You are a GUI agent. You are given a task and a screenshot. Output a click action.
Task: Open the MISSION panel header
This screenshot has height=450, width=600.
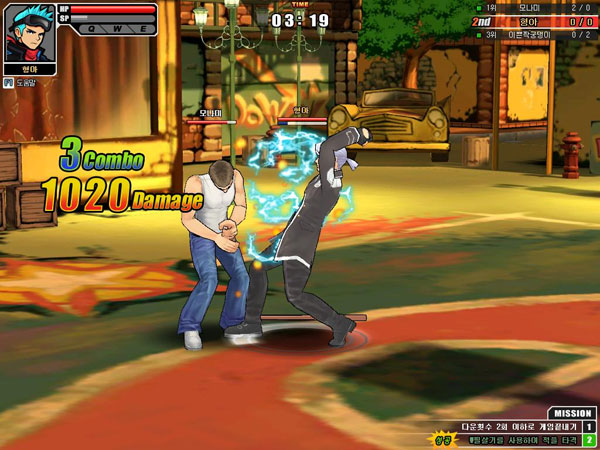tap(572, 413)
